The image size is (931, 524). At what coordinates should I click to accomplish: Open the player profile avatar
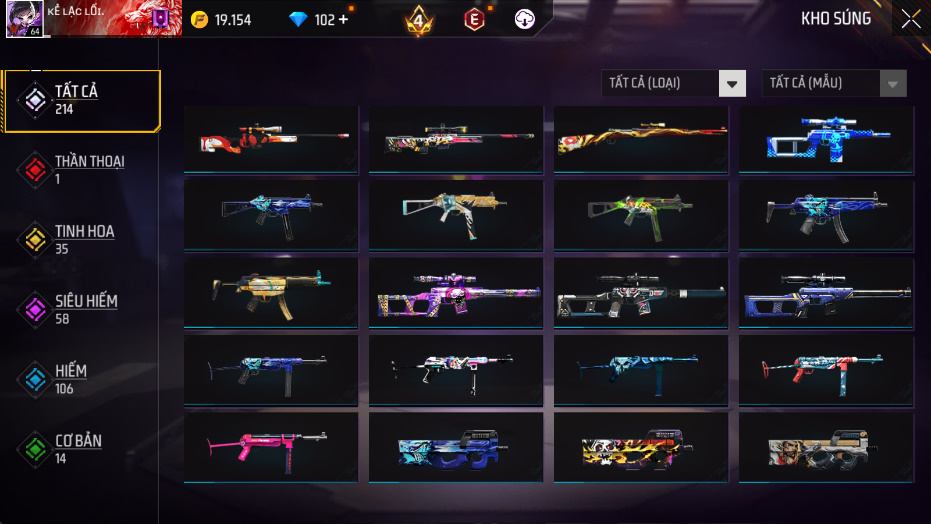23,19
